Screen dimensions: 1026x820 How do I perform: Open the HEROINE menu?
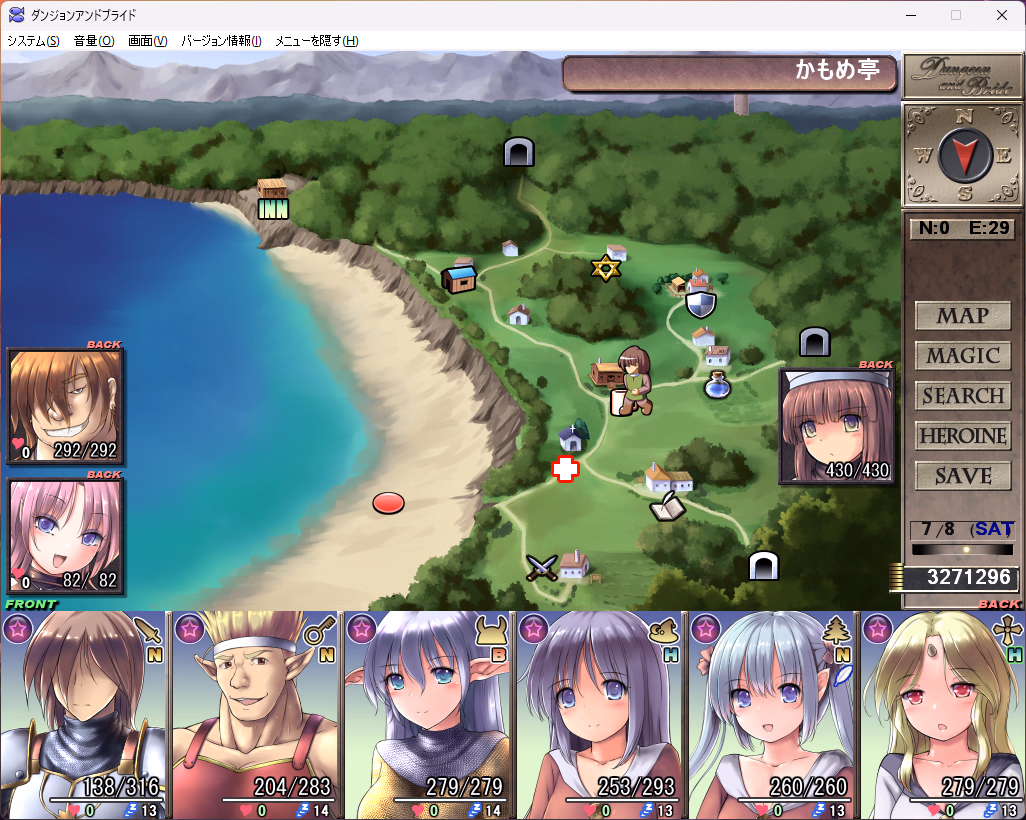coord(962,436)
